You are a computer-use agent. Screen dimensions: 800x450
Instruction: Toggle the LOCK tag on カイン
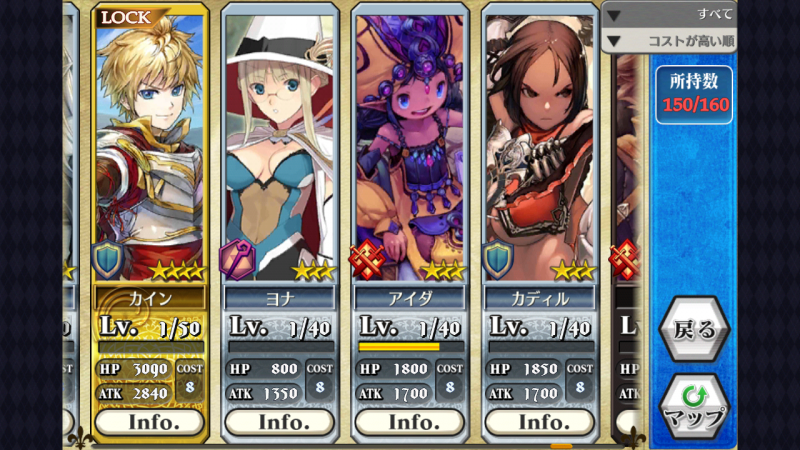pos(128,17)
